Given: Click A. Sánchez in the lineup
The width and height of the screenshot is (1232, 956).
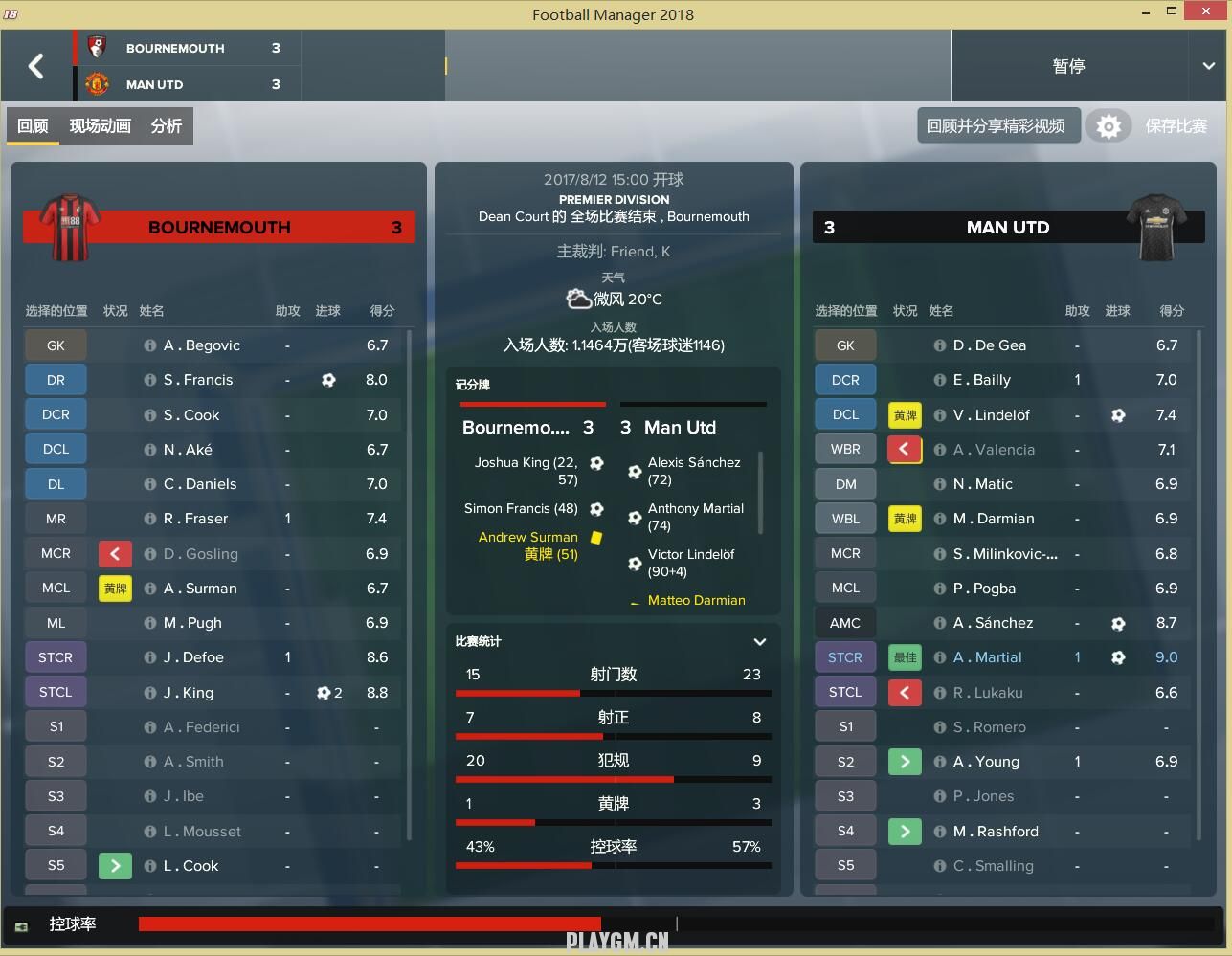Looking at the screenshot, I should [x=993, y=623].
